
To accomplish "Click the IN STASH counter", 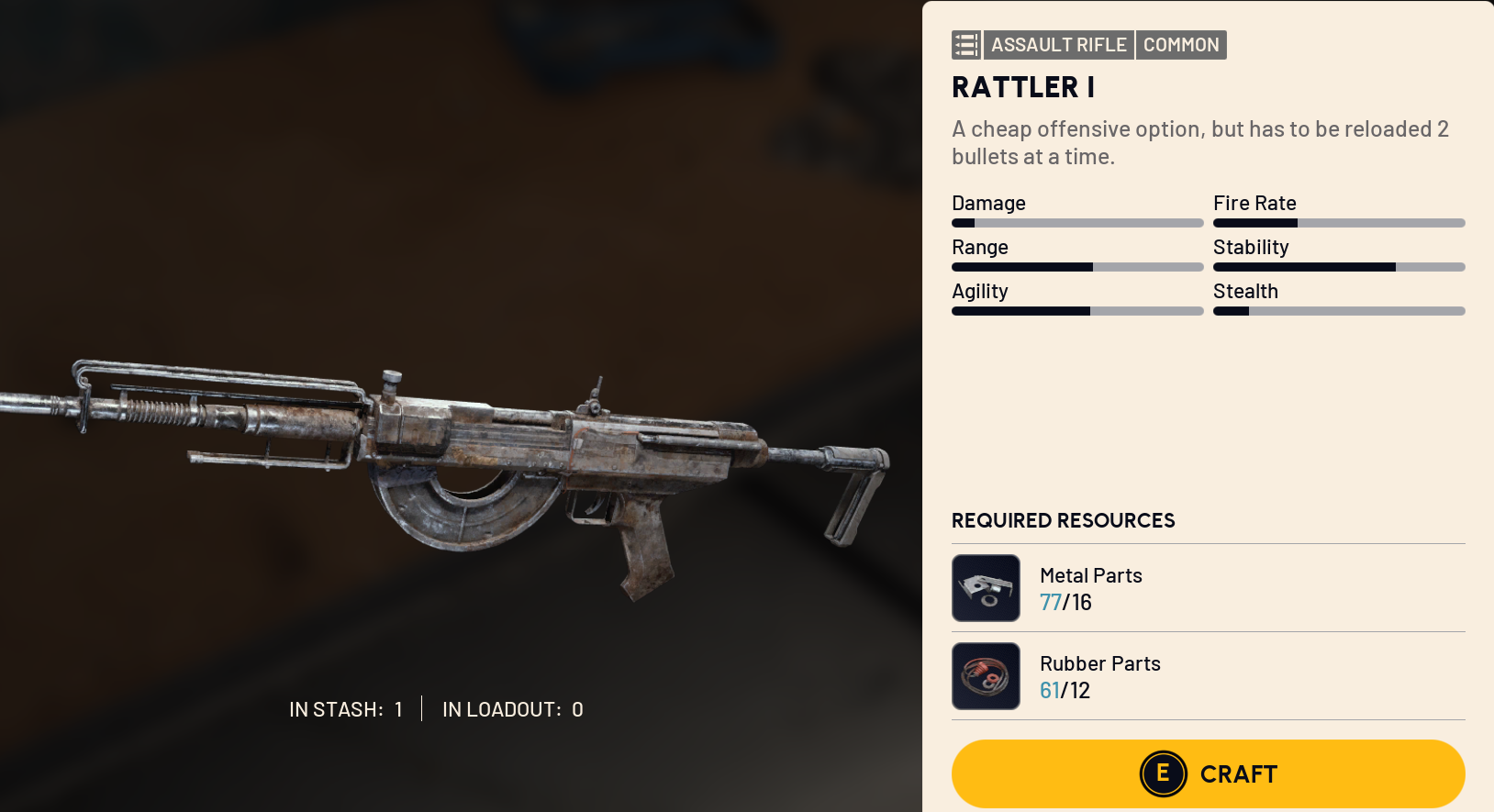I will click(x=347, y=708).
